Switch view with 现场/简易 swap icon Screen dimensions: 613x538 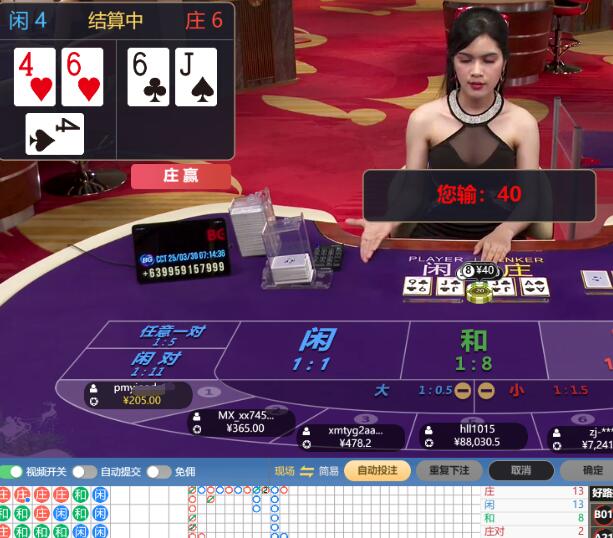(307, 471)
